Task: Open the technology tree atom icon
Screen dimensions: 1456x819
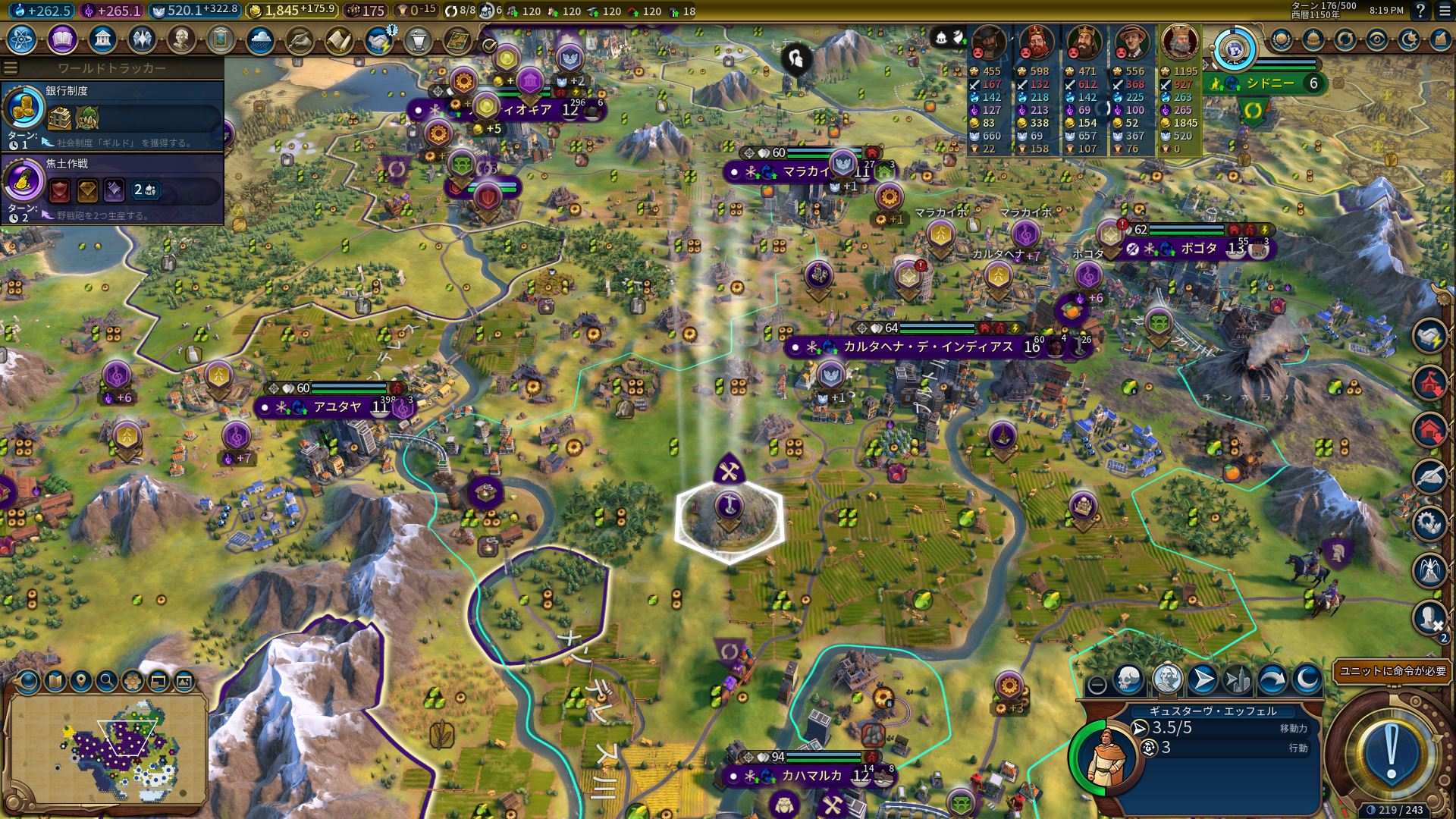Action: click(x=22, y=39)
